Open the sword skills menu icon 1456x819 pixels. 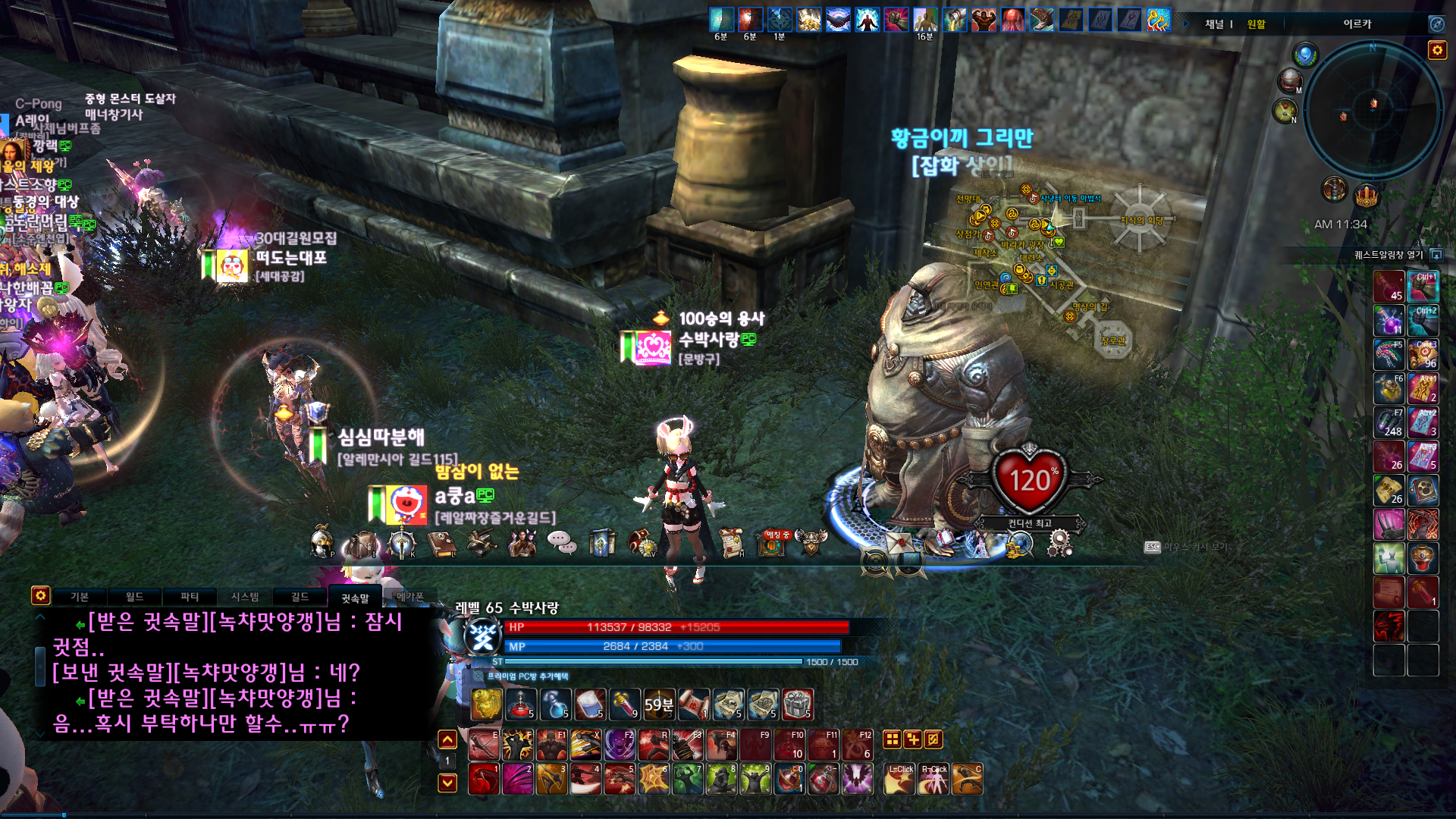(401, 544)
